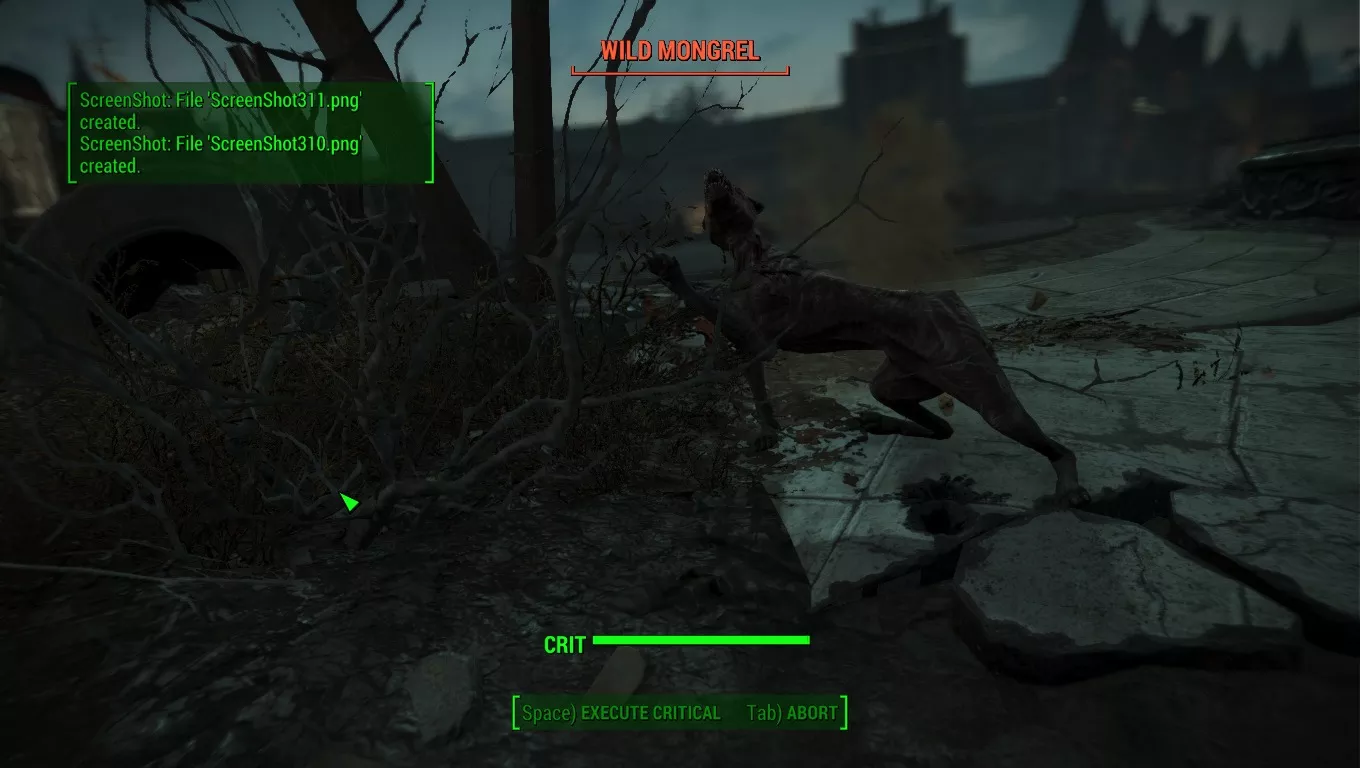Execute the critical hit
Viewport: 1360px width, 768px height.
[x=622, y=713]
